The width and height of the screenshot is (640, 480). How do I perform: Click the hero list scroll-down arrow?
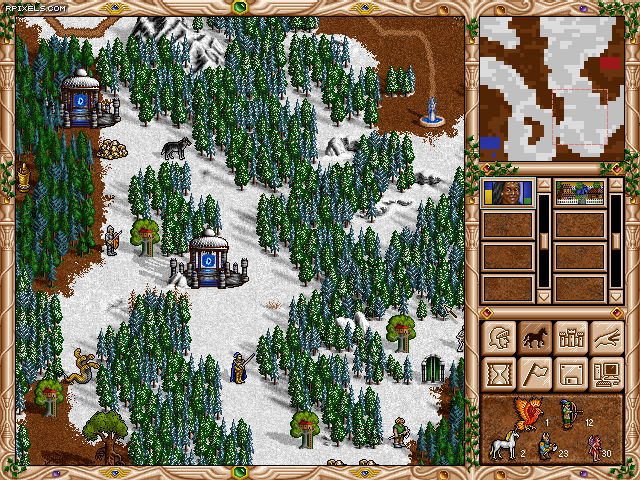pyautogui.click(x=543, y=296)
